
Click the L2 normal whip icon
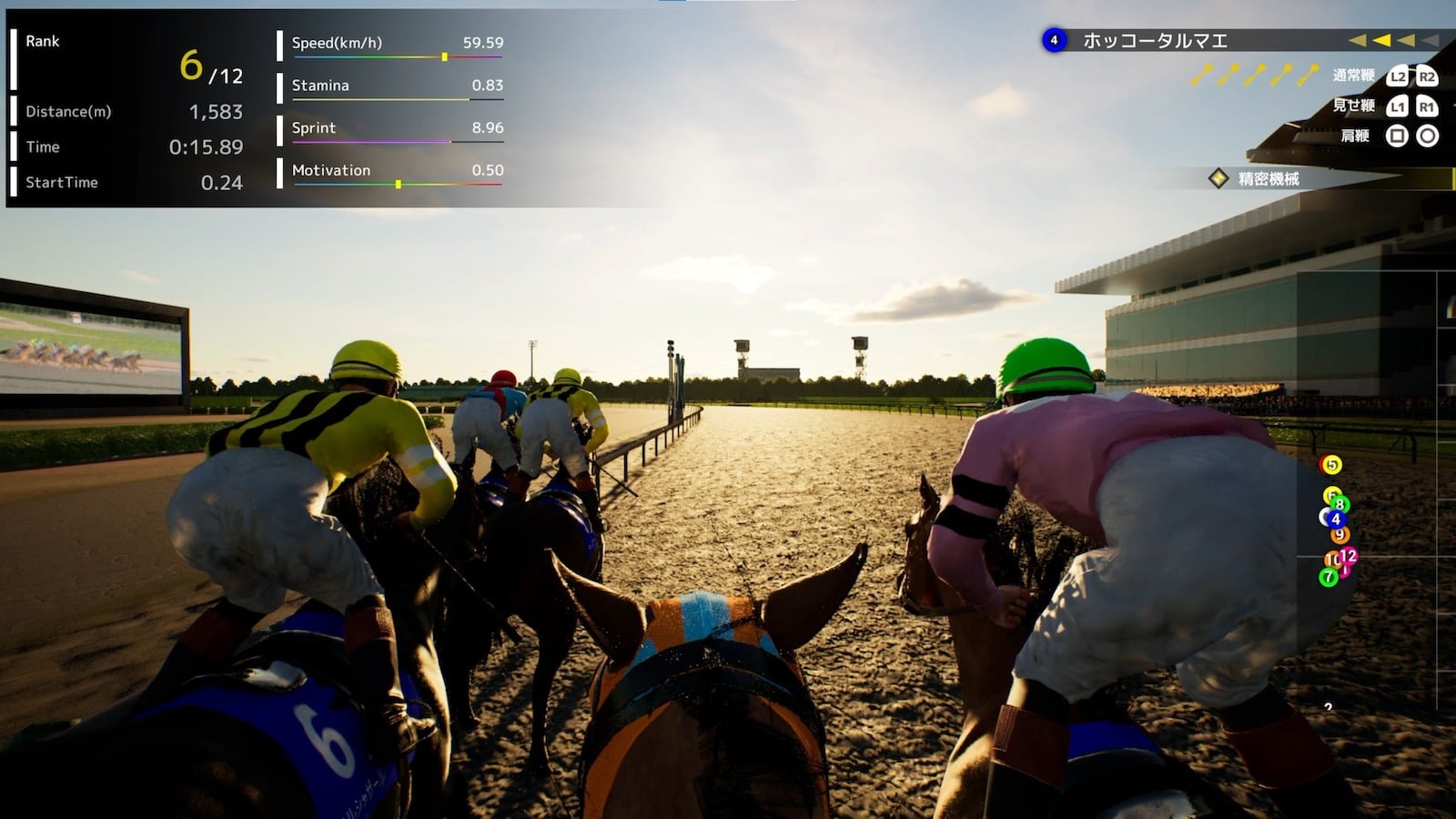[x=1397, y=76]
